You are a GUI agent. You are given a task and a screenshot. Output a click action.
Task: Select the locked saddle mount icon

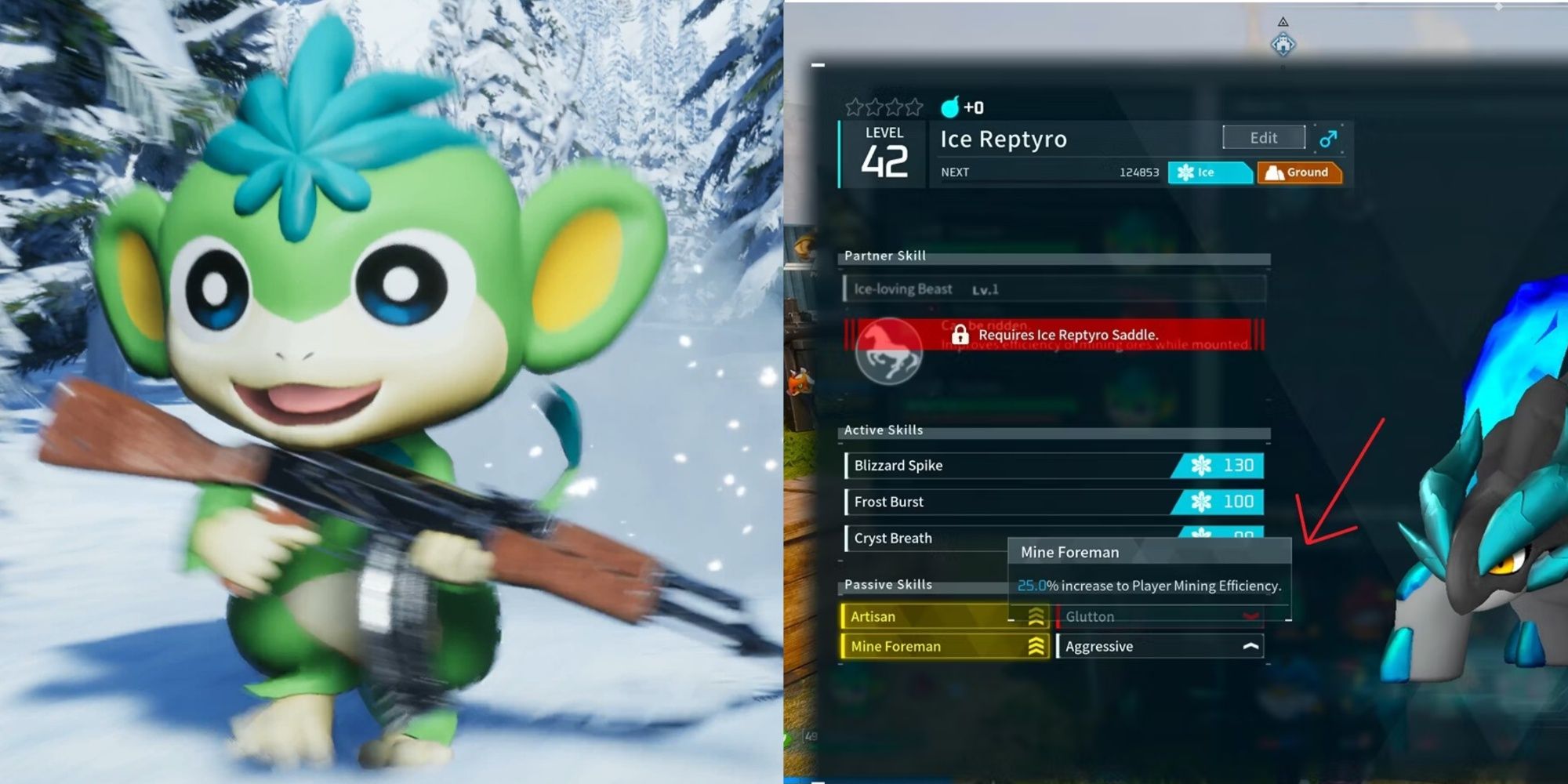point(888,352)
